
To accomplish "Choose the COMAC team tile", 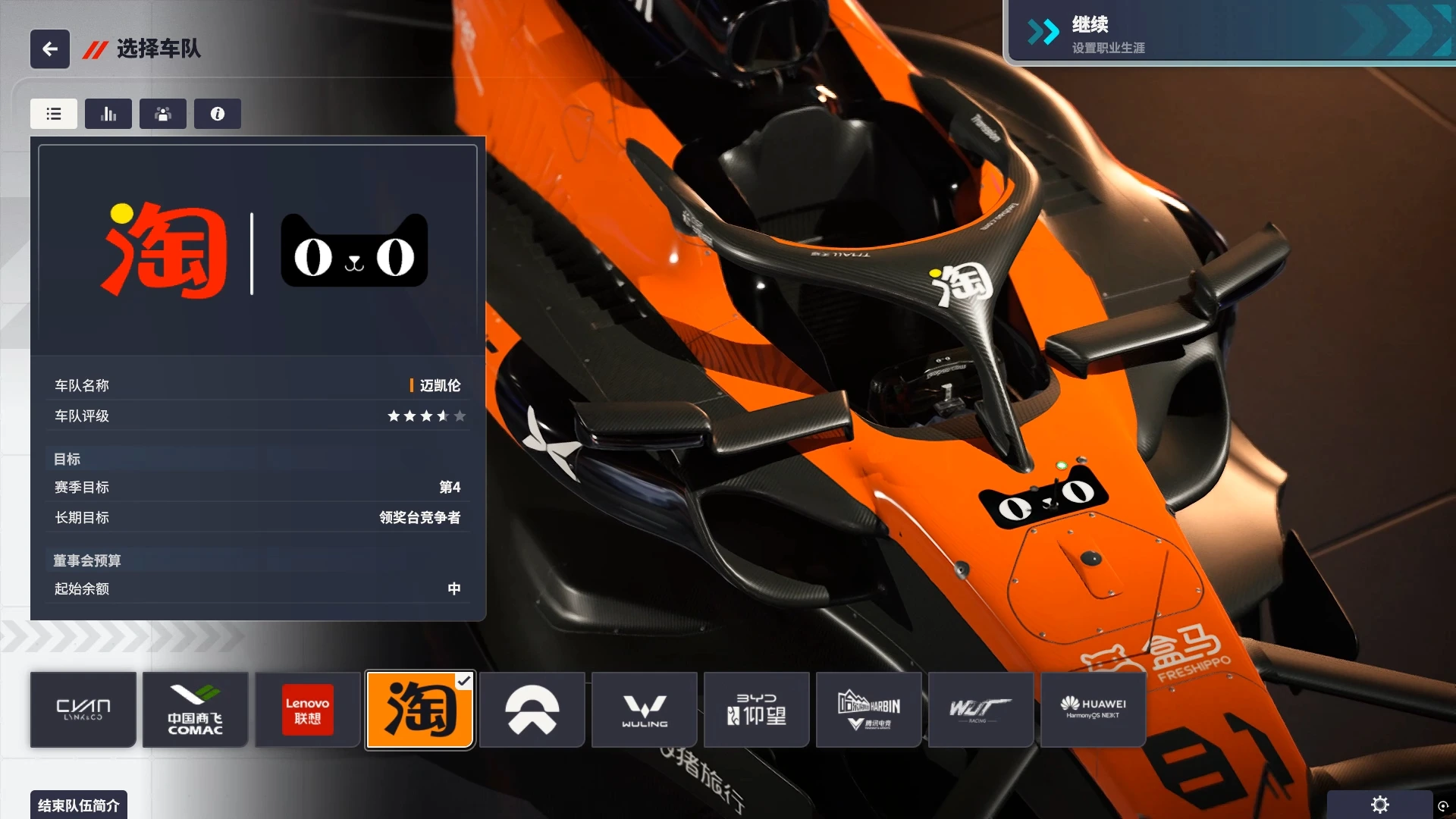I will point(196,710).
